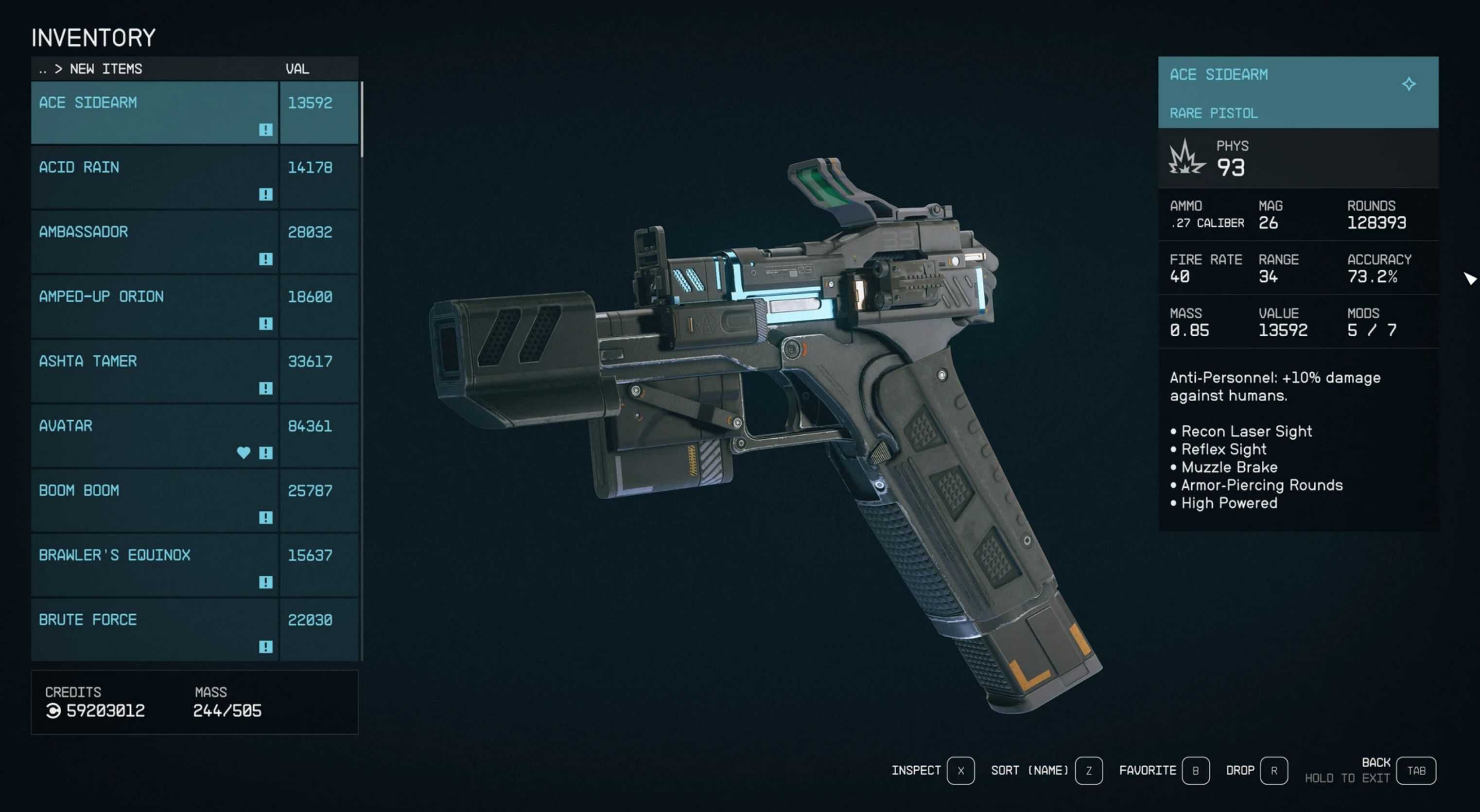
Task: Pick the Brawler's Equinox row
Action: coord(154,565)
